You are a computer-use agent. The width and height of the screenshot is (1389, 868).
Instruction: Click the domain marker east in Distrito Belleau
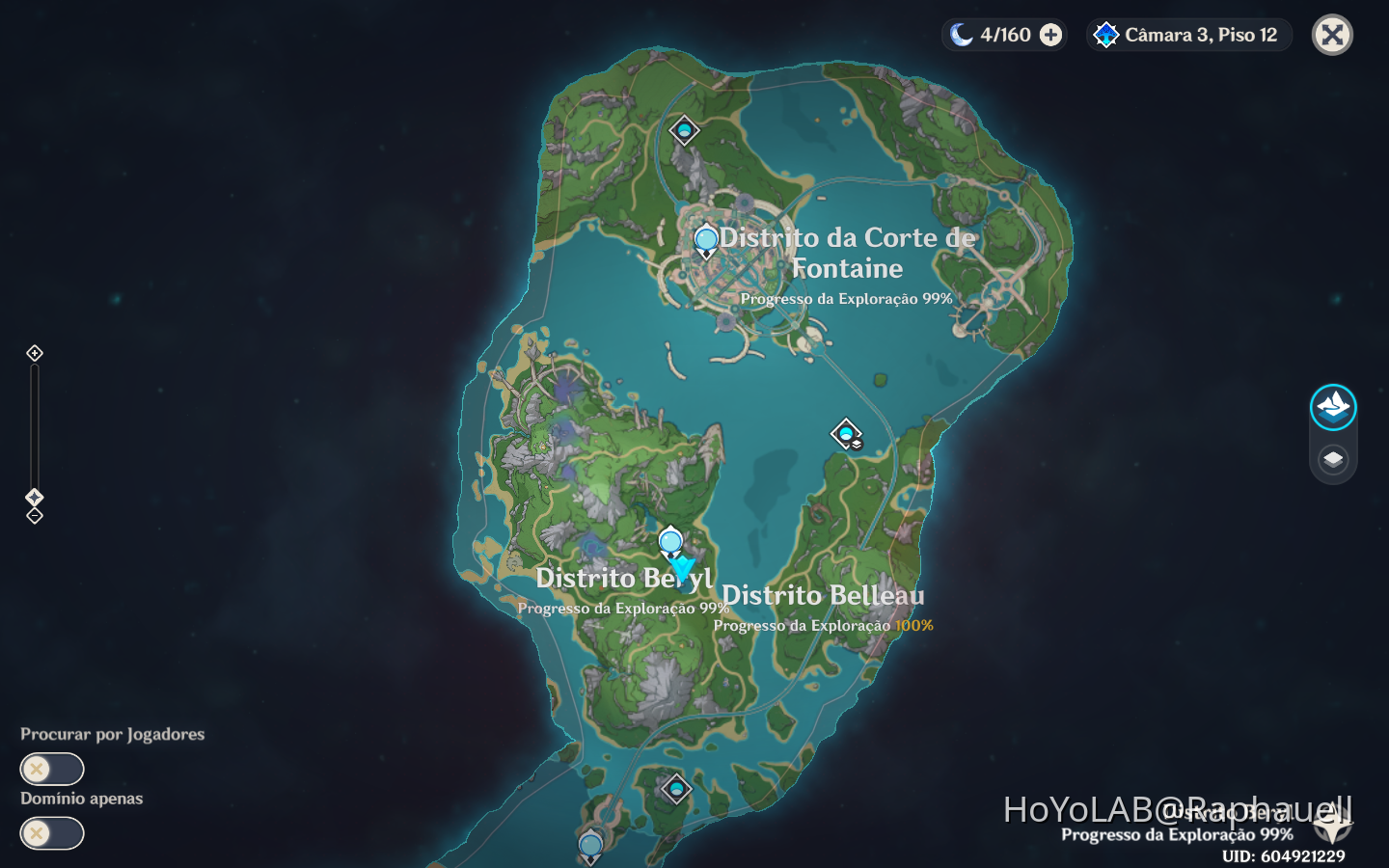pos(844,435)
